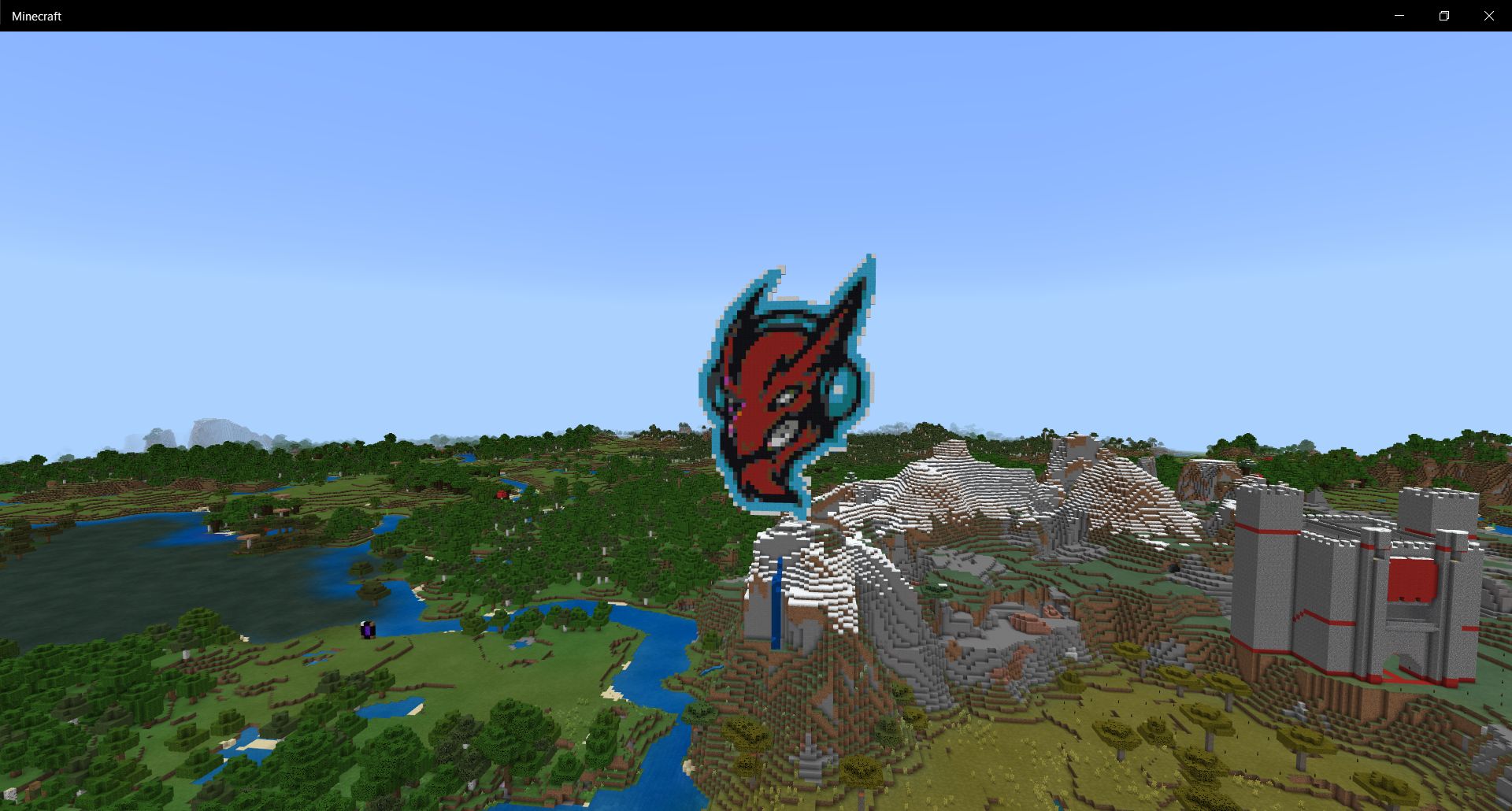The height and width of the screenshot is (811, 1512).
Task: Click the Minimize window icon
Action: click(1399, 15)
